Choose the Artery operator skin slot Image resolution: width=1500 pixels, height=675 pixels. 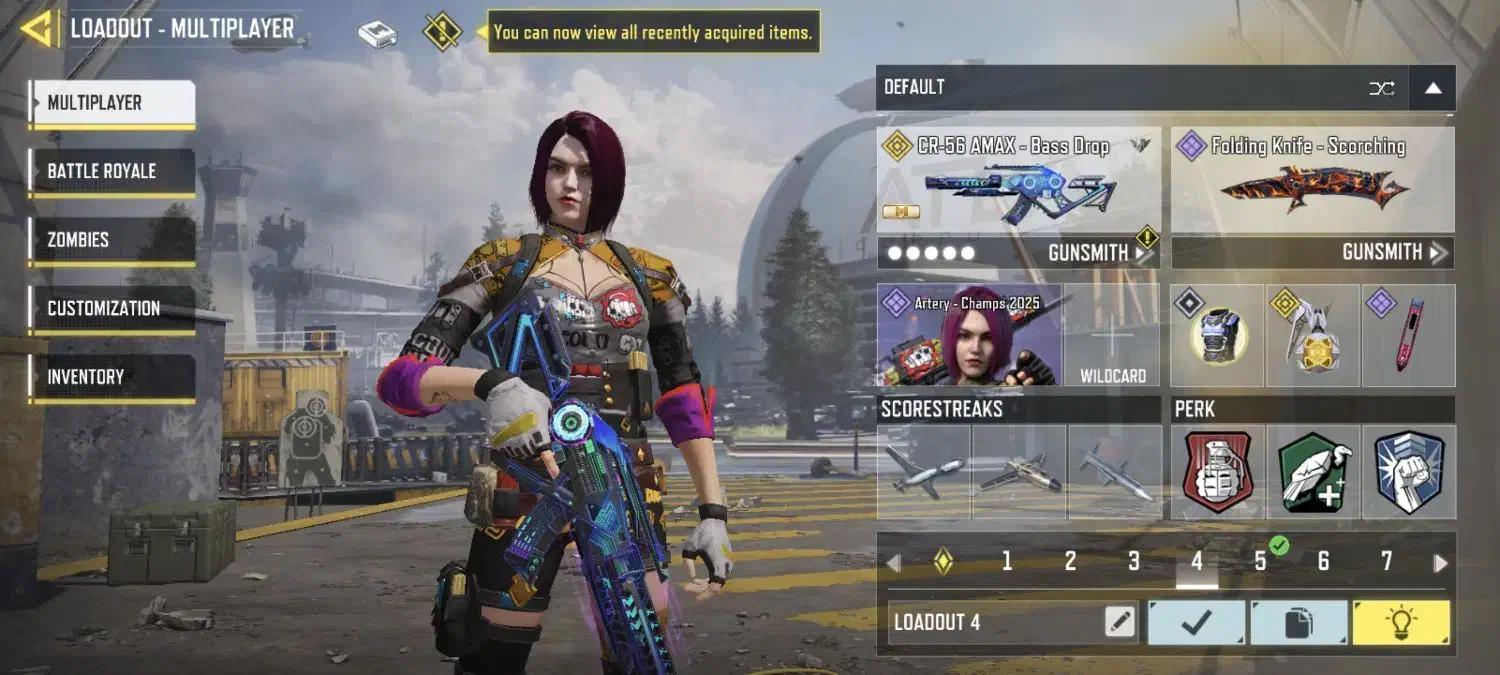[968, 336]
